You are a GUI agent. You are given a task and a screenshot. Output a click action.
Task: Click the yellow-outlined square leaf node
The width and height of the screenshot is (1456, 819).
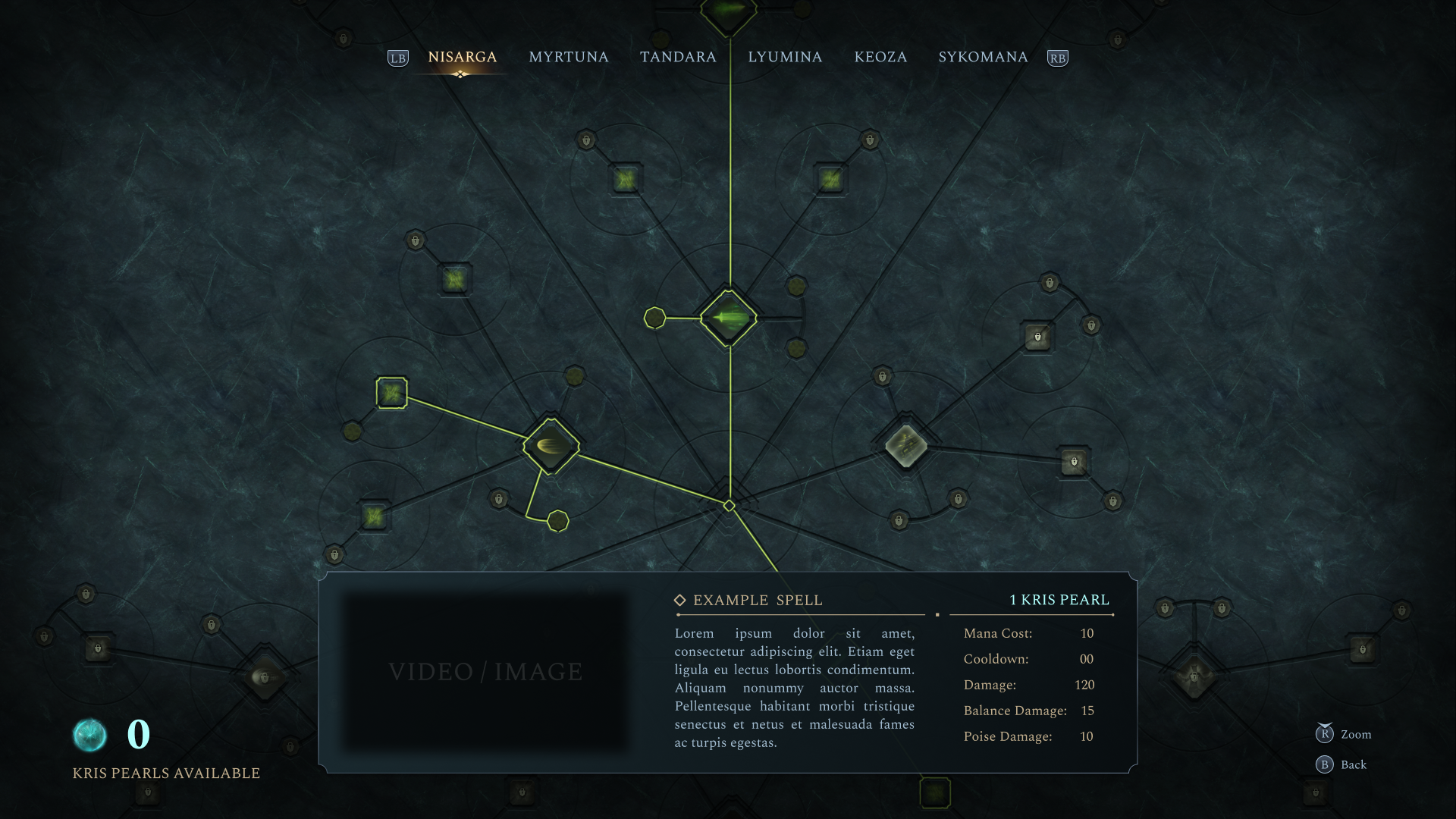[x=391, y=393]
